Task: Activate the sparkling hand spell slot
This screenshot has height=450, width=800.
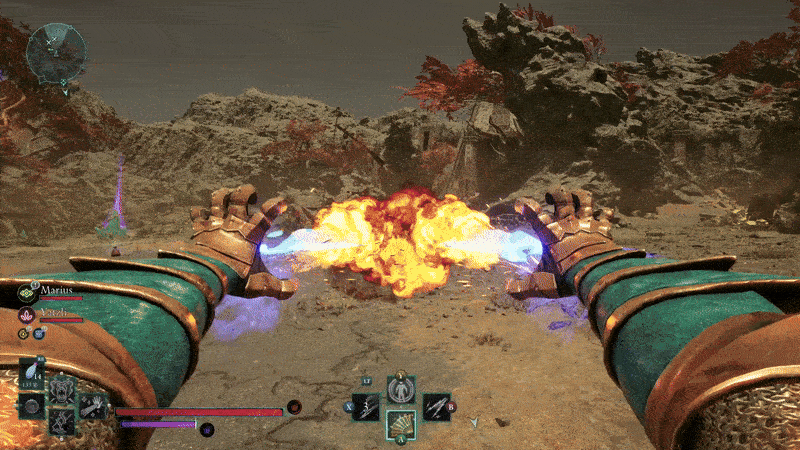Action: (x=94, y=405)
